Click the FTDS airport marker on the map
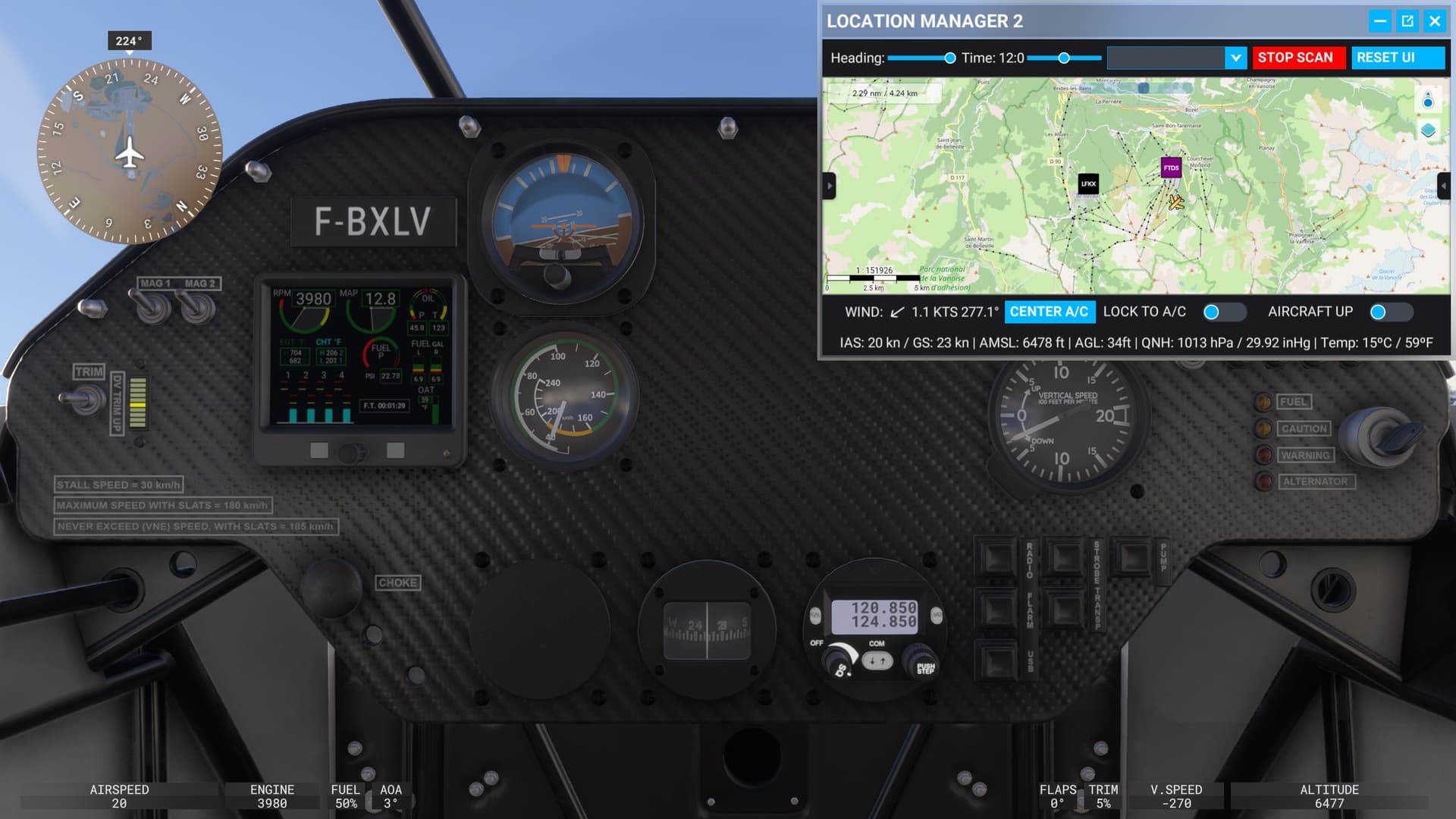This screenshot has height=819, width=1456. click(1171, 167)
